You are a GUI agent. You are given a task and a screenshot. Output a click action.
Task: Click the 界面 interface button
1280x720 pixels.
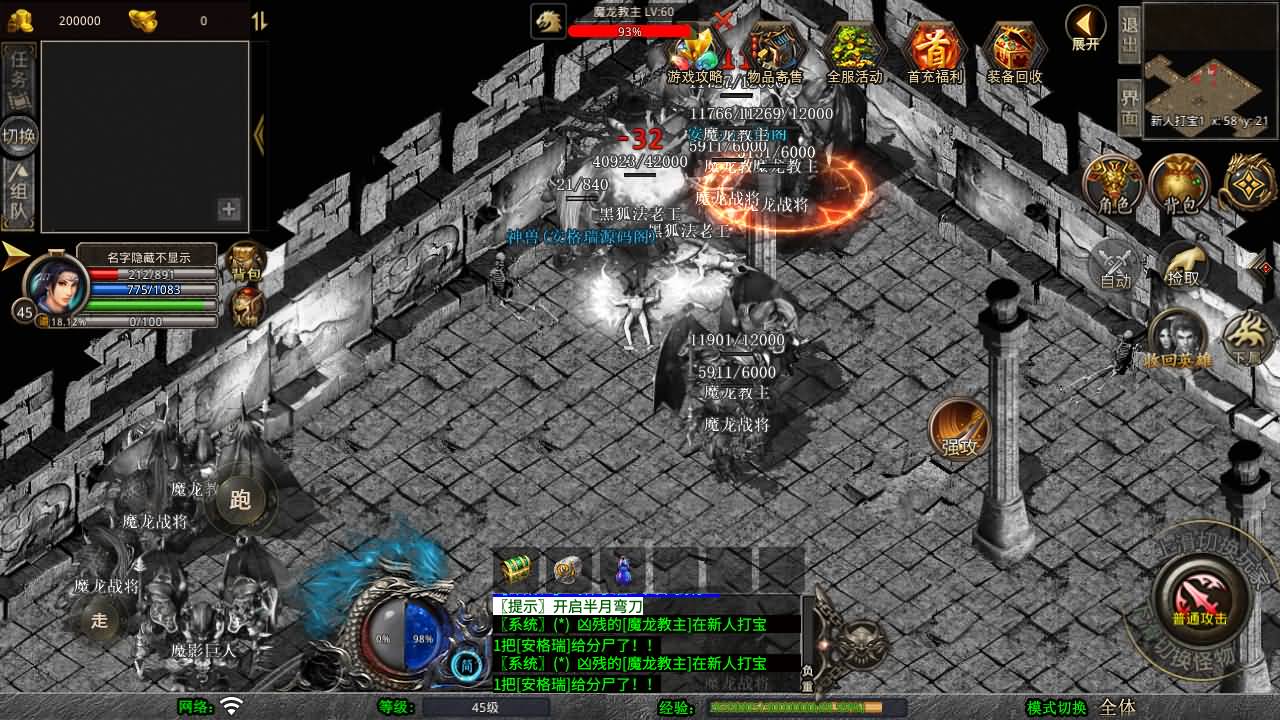(1129, 107)
